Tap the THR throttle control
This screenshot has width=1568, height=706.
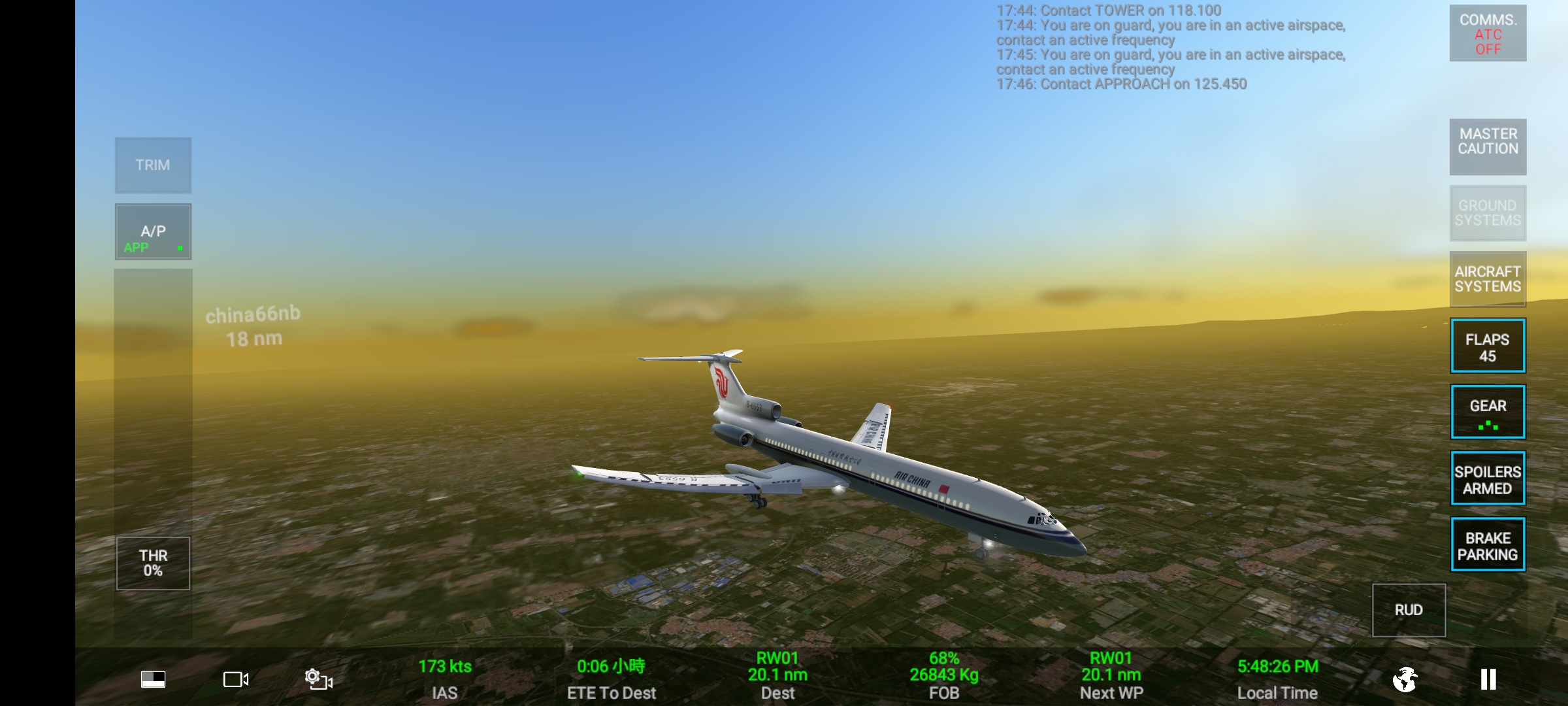tap(153, 563)
